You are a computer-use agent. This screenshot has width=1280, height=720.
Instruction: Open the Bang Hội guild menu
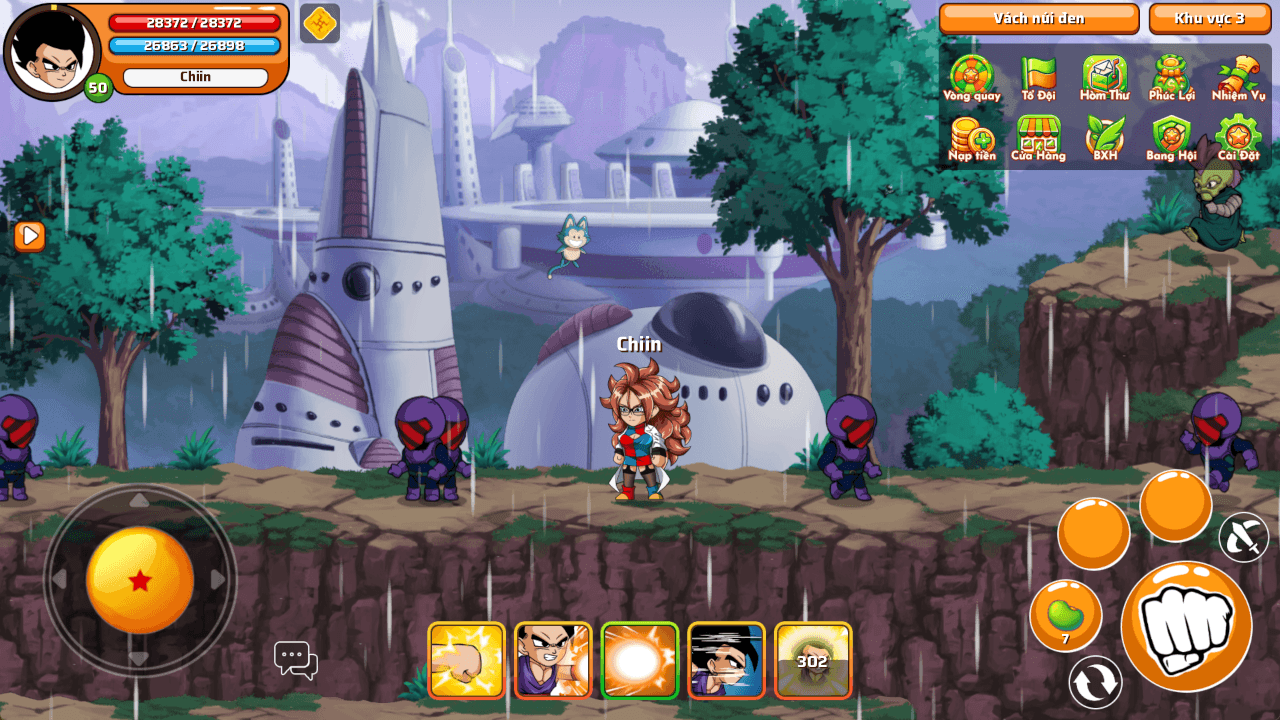tap(1171, 137)
